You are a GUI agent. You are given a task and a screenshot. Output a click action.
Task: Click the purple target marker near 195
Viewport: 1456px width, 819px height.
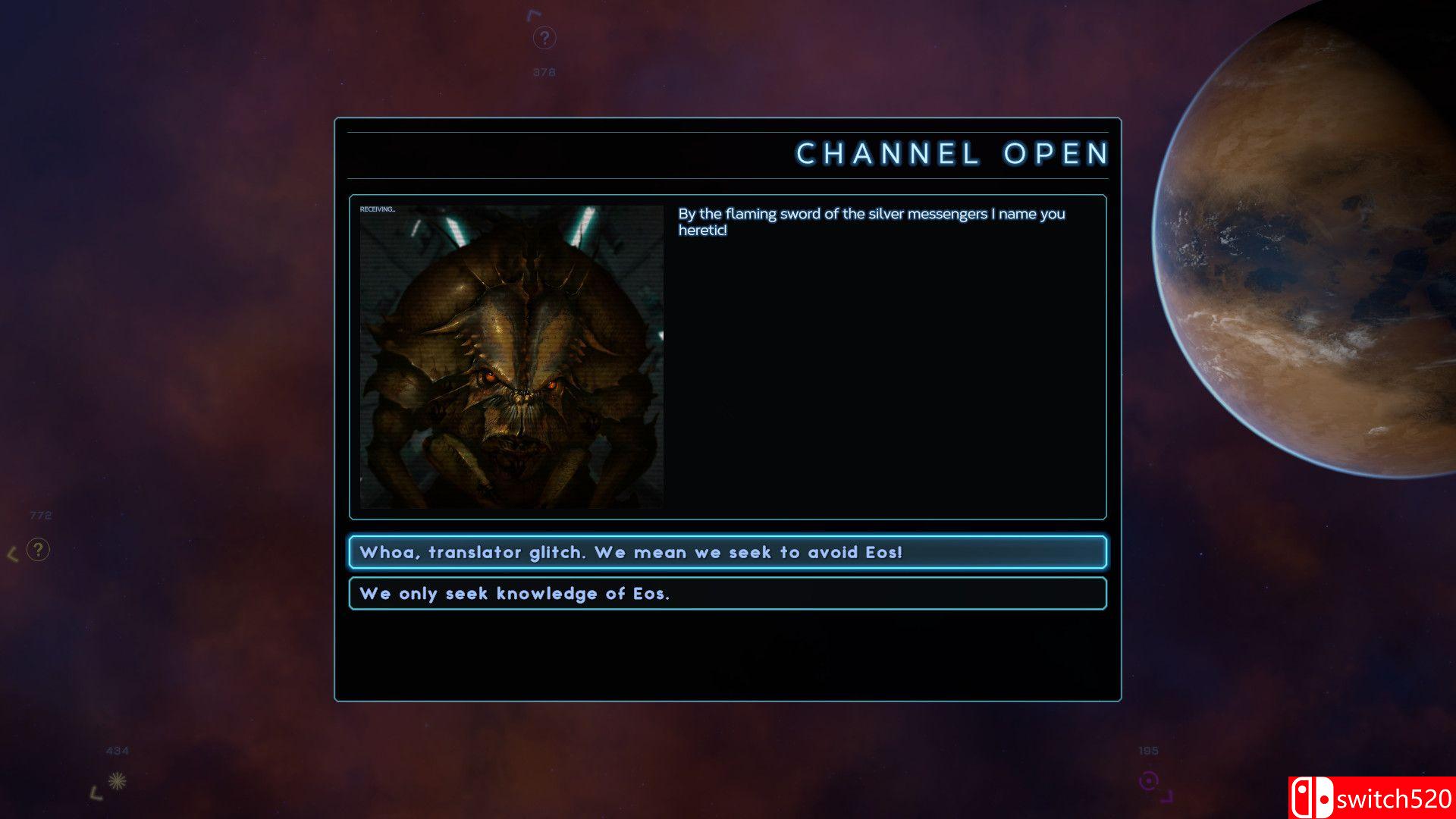coord(1149,780)
